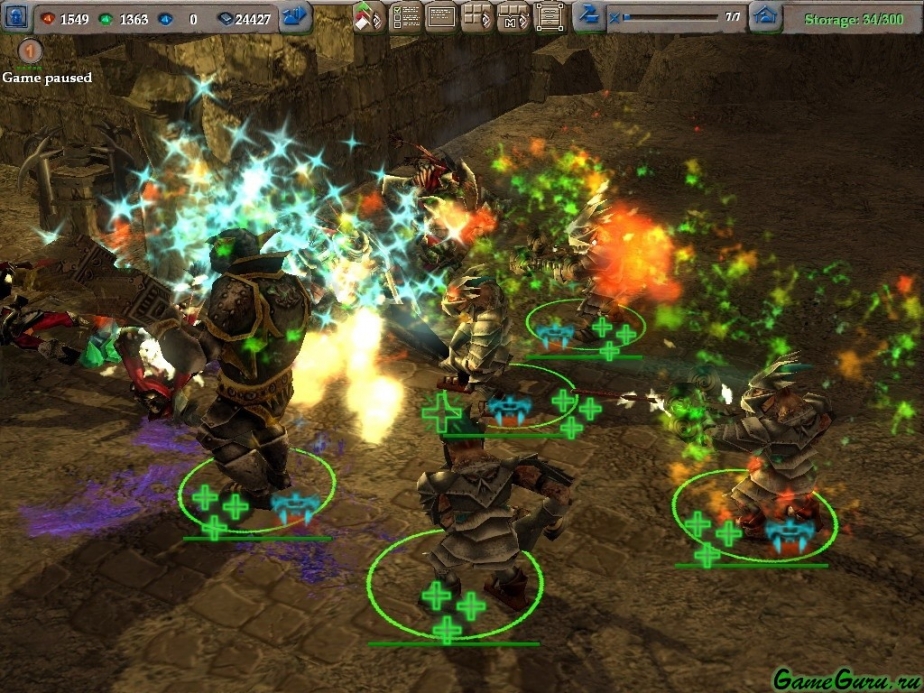
Task: Adjust the 7/7 slider bar
Action: (x=669, y=17)
